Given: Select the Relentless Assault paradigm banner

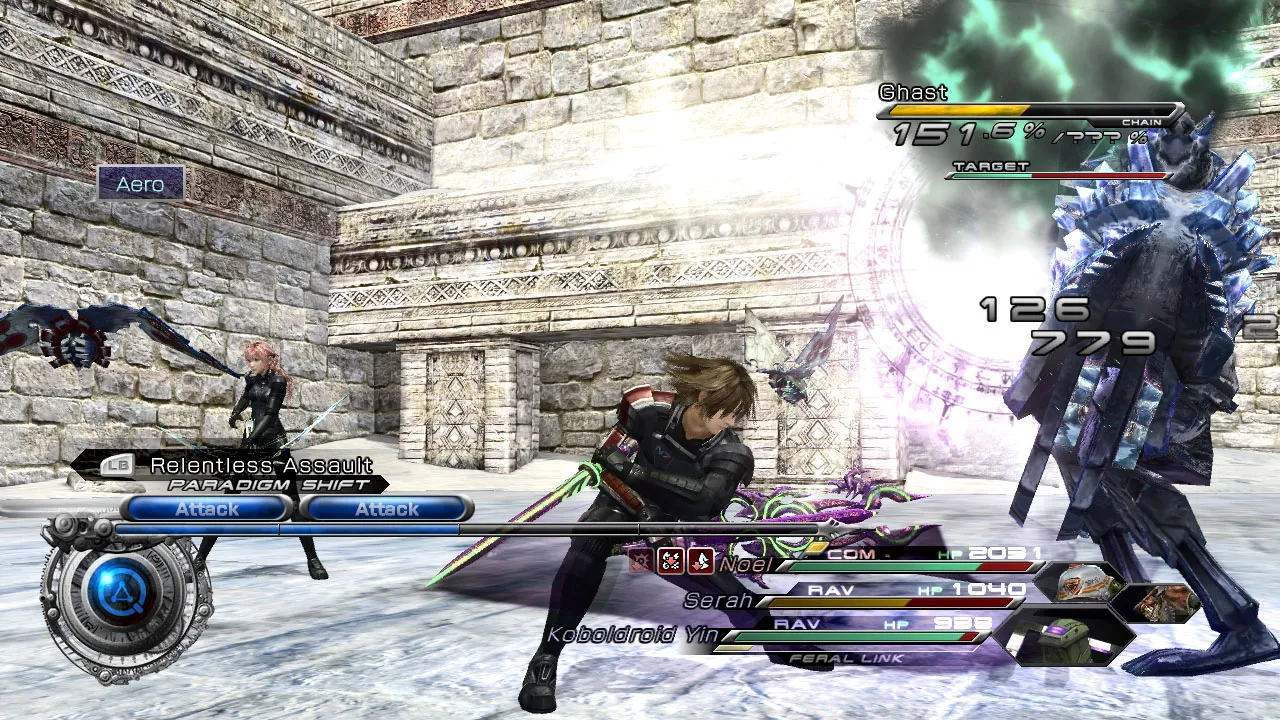Looking at the screenshot, I should 260,466.
